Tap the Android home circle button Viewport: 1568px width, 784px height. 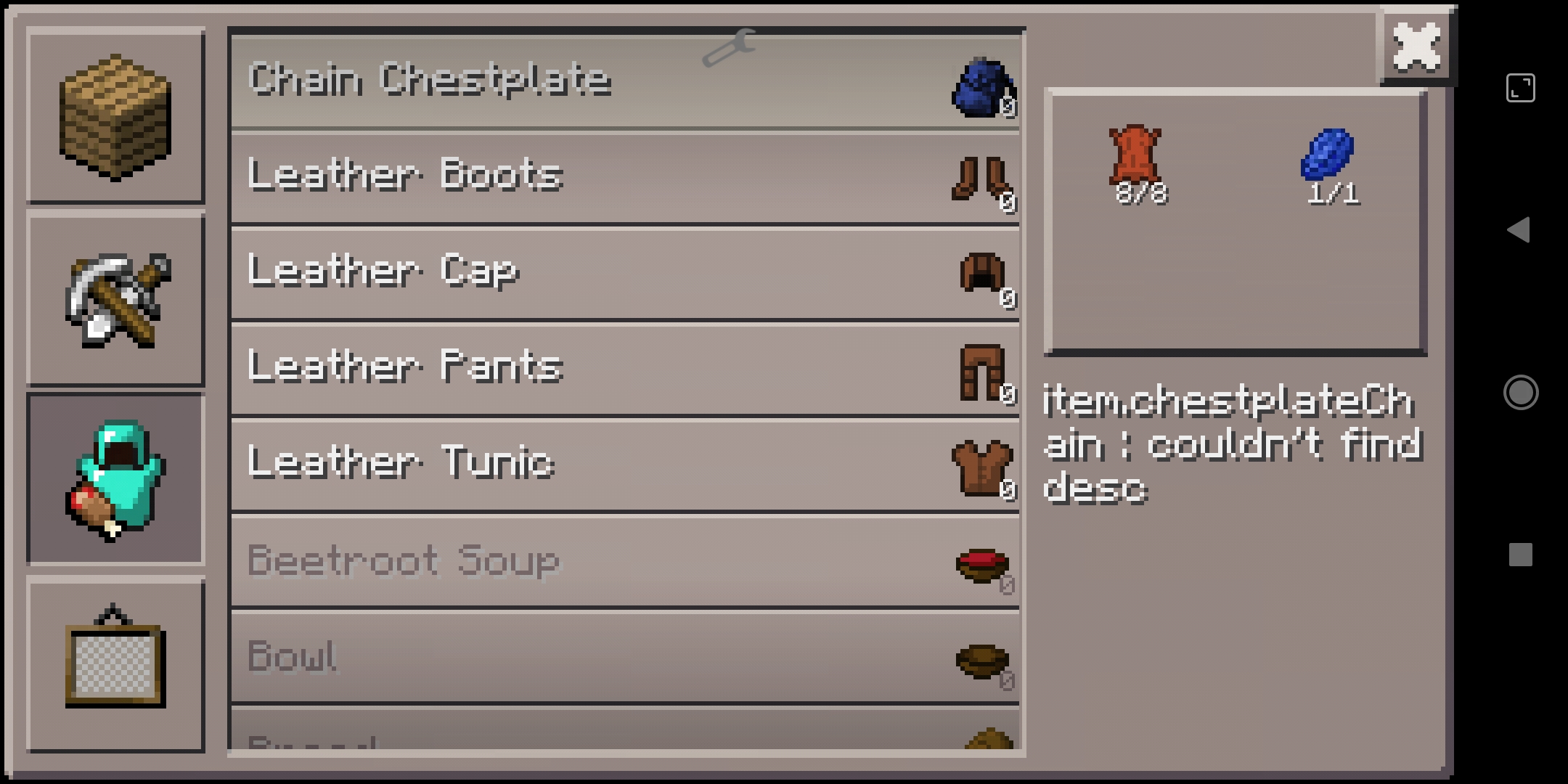[1520, 393]
